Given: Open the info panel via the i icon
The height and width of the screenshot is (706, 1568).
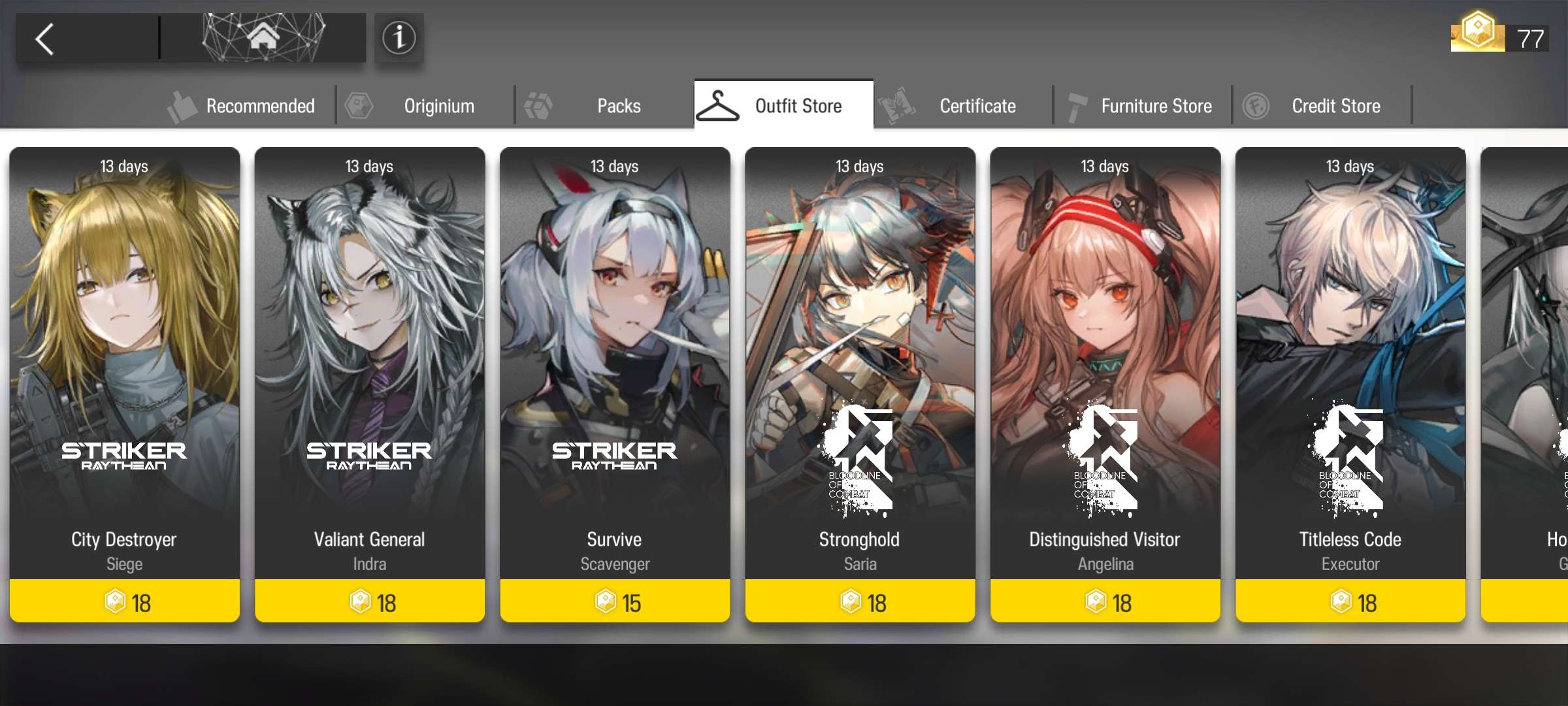Looking at the screenshot, I should pos(399,38).
